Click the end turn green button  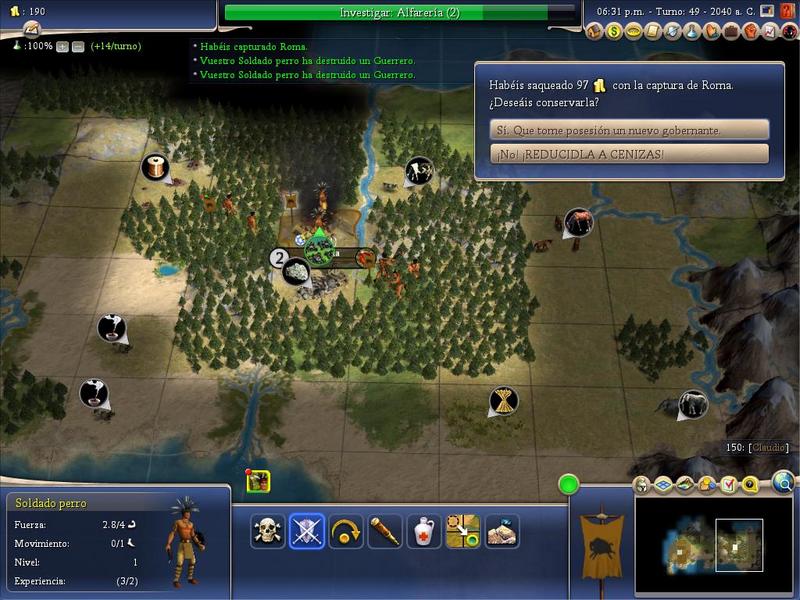click(569, 486)
